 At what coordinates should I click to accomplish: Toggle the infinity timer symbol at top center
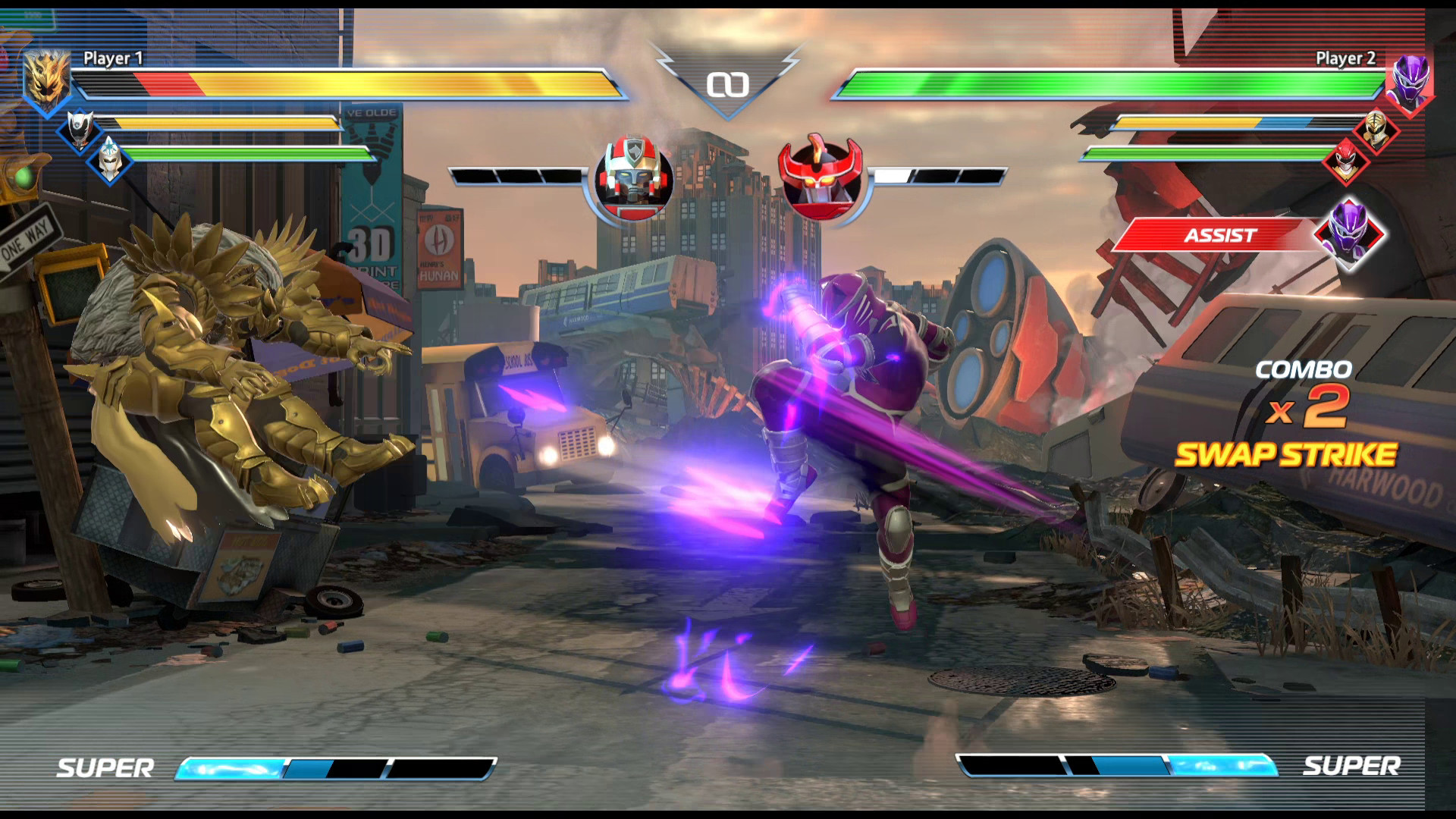(x=729, y=85)
